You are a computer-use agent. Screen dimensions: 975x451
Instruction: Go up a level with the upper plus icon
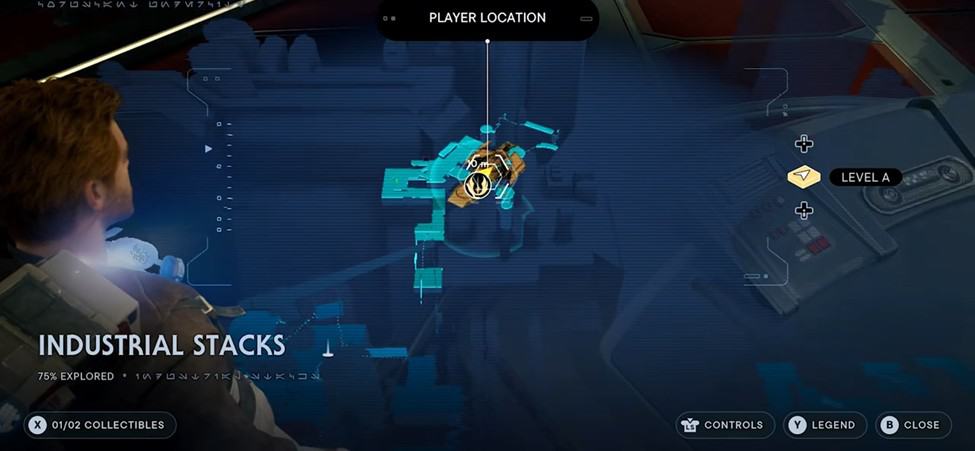[803, 144]
